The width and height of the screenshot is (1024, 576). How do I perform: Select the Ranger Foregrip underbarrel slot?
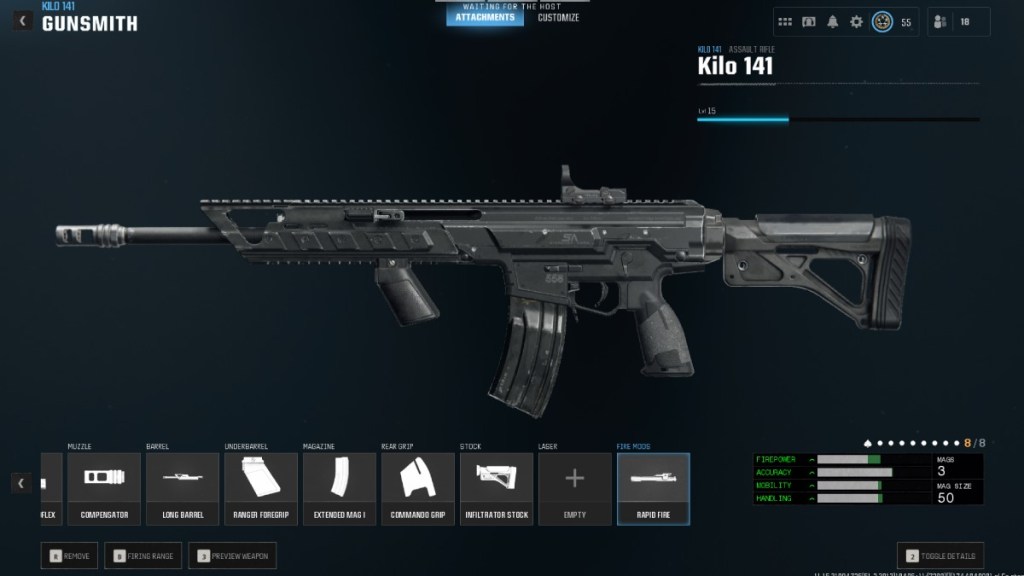tap(261, 489)
